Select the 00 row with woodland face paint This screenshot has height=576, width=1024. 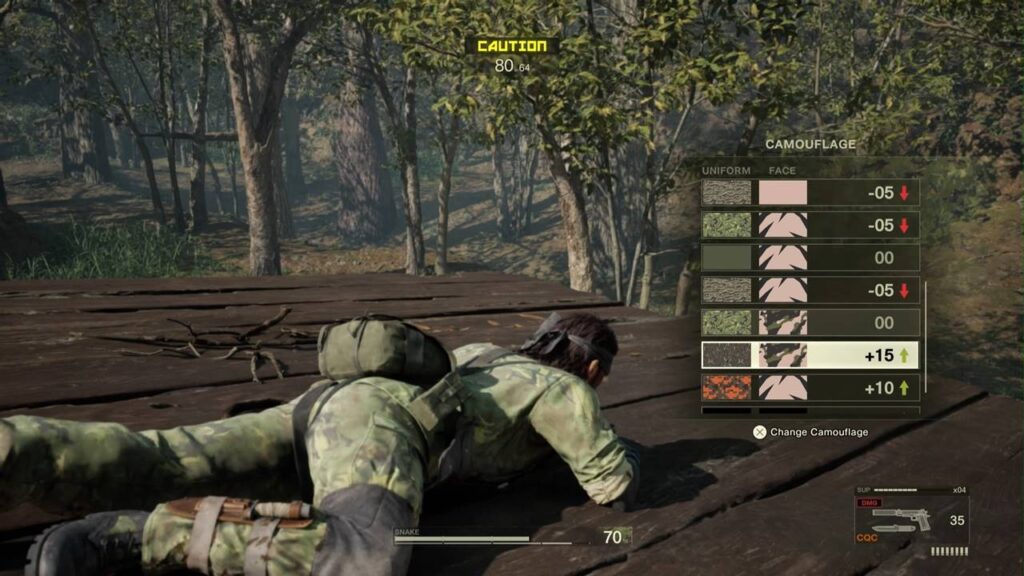pyautogui.click(x=809, y=322)
